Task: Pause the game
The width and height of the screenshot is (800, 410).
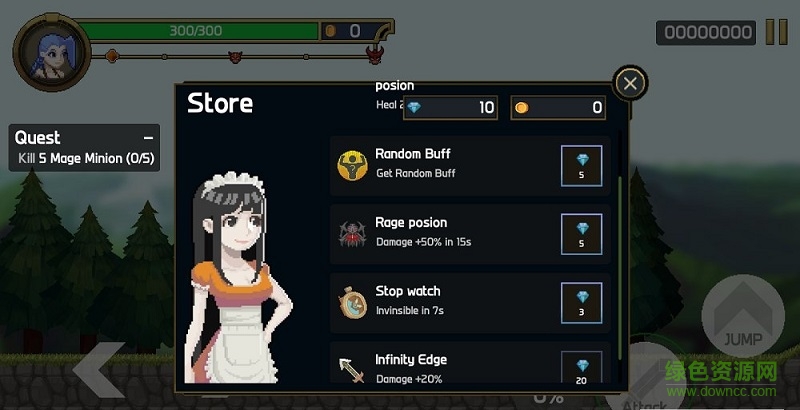Action: [x=776, y=32]
